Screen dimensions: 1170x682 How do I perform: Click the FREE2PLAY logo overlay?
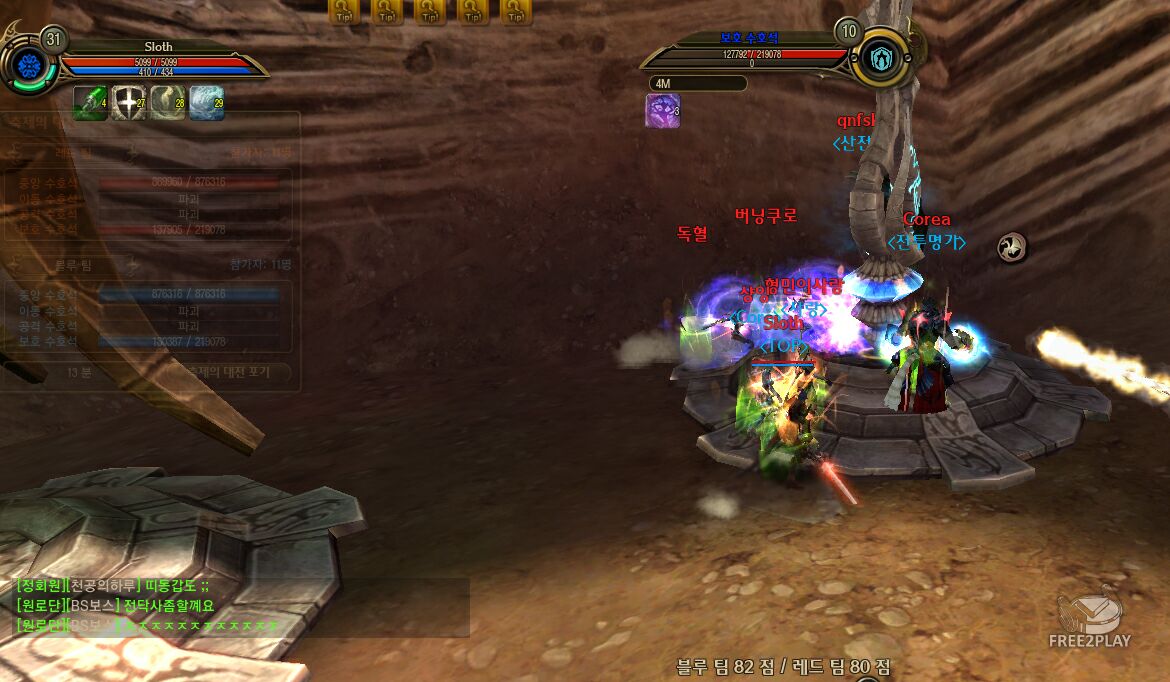pyautogui.click(x=1089, y=620)
